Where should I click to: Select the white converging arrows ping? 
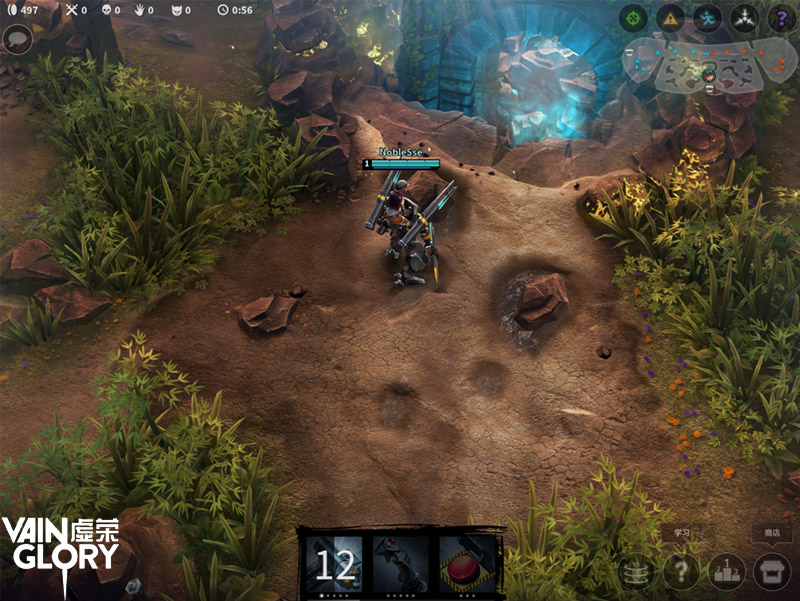[x=744, y=18]
